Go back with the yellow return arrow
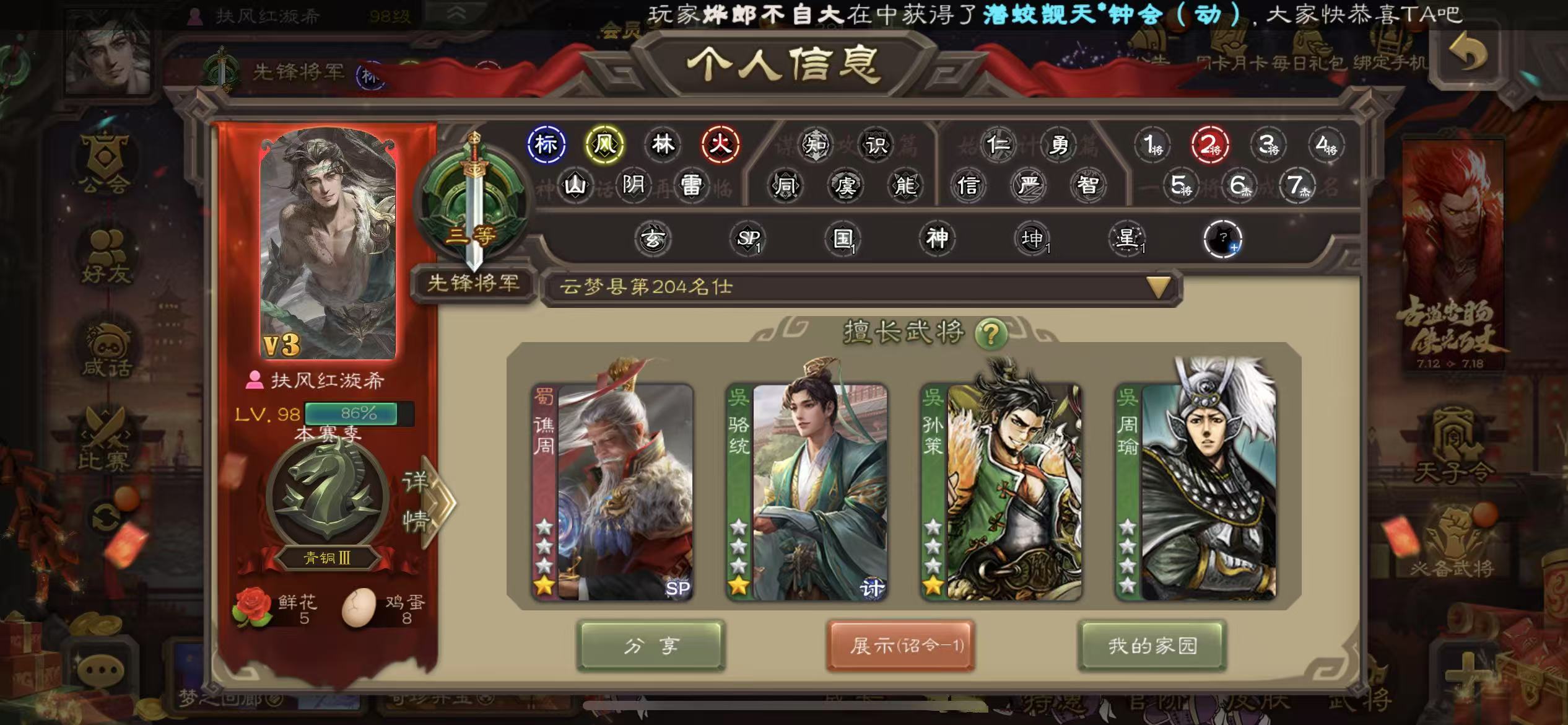Viewport: 1568px width, 725px height. tap(1467, 55)
